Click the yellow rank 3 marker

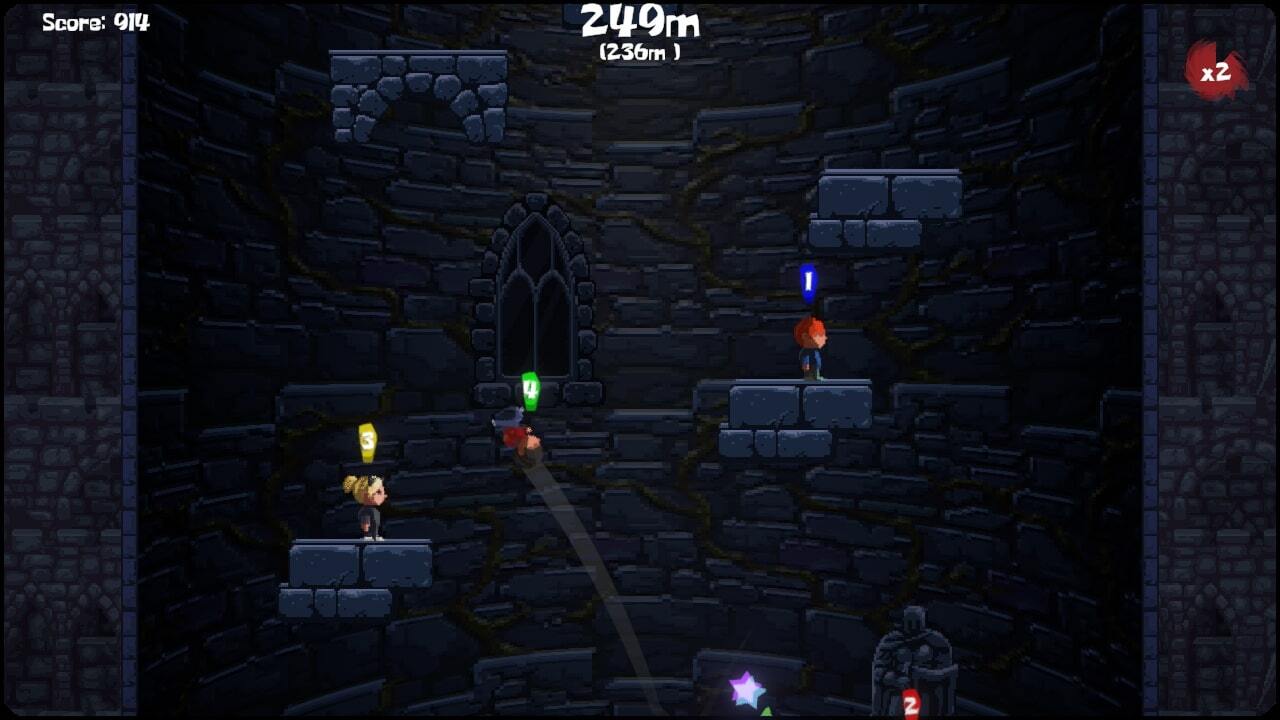(x=365, y=438)
